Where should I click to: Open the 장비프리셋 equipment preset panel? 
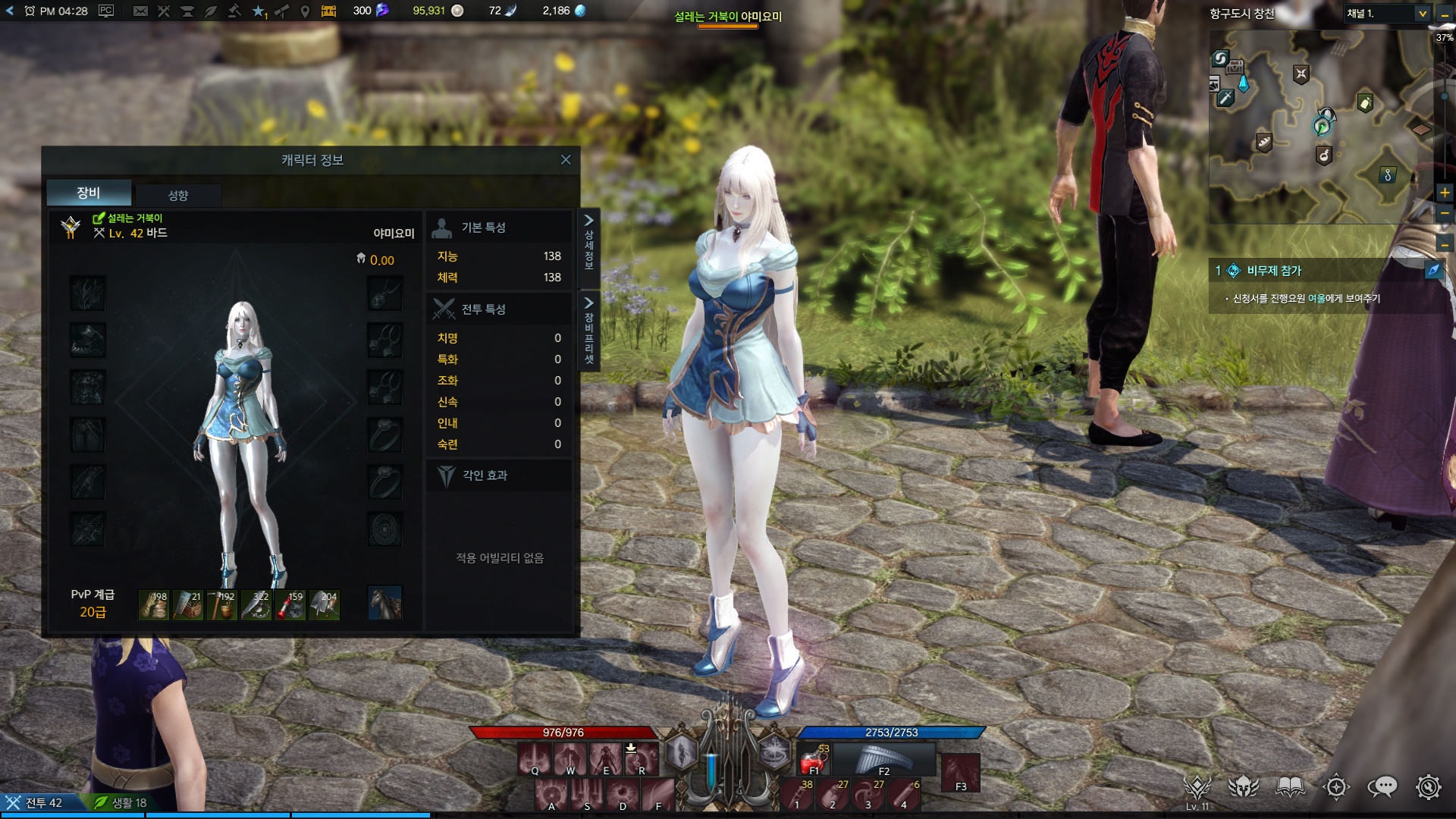pyautogui.click(x=588, y=331)
